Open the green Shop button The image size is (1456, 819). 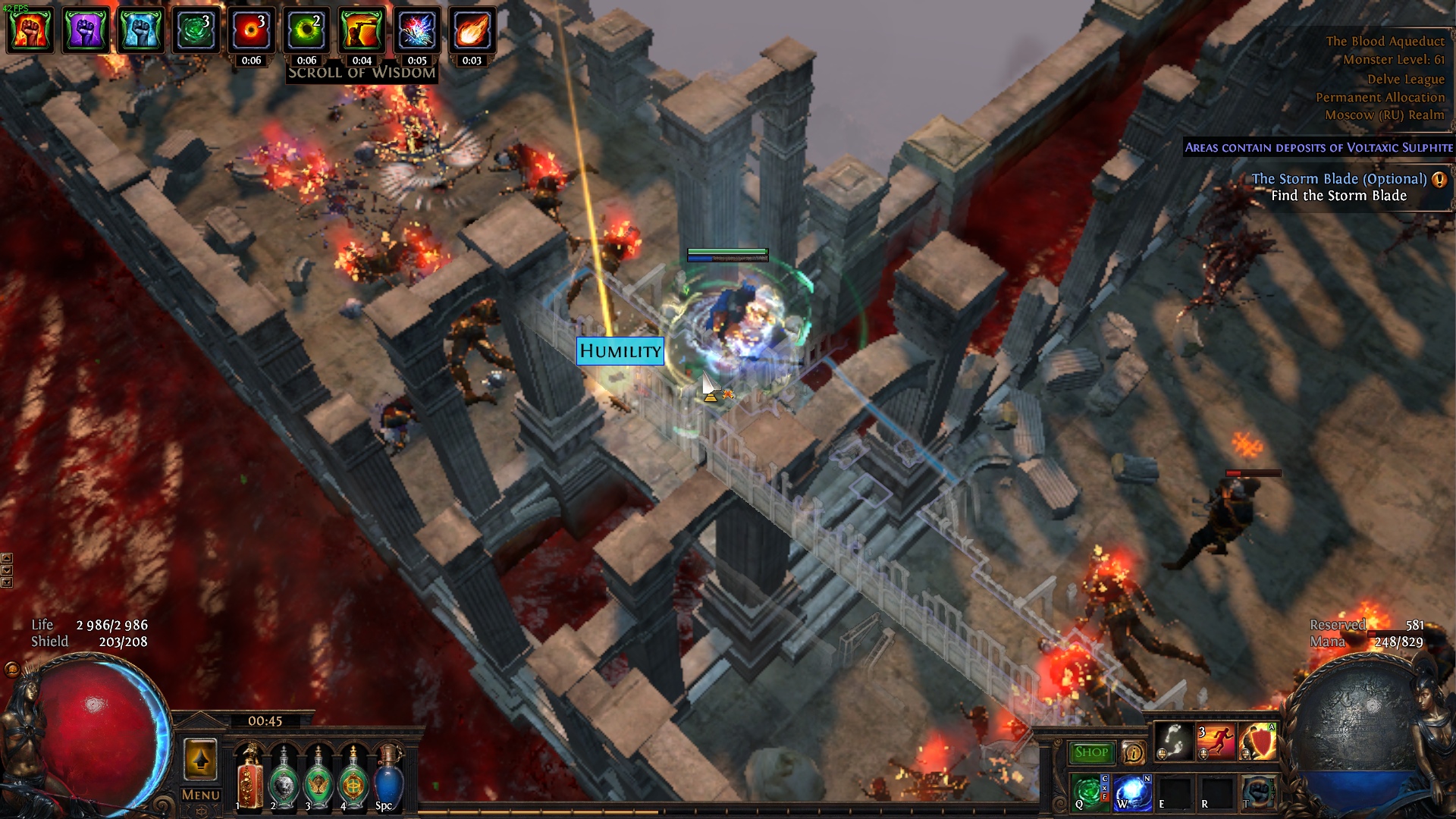(1090, 752)
